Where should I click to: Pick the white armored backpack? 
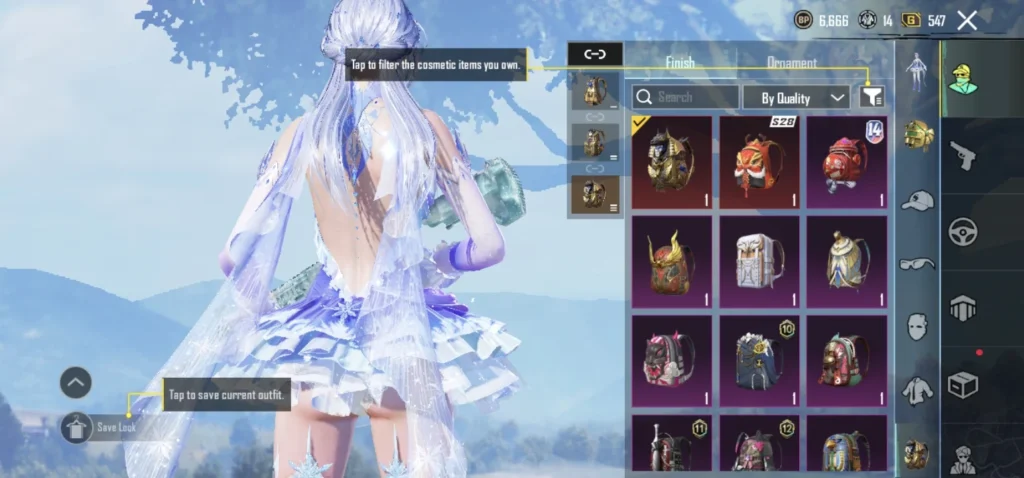[760, 261]
